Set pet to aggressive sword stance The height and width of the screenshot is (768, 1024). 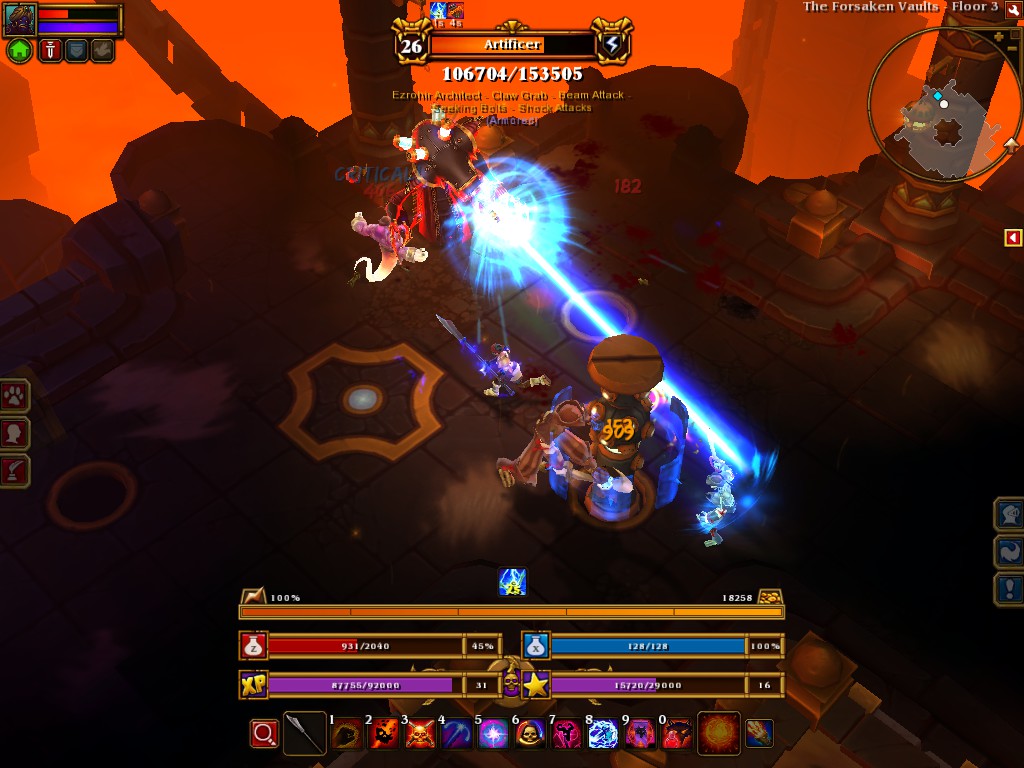tap(50, 50)
